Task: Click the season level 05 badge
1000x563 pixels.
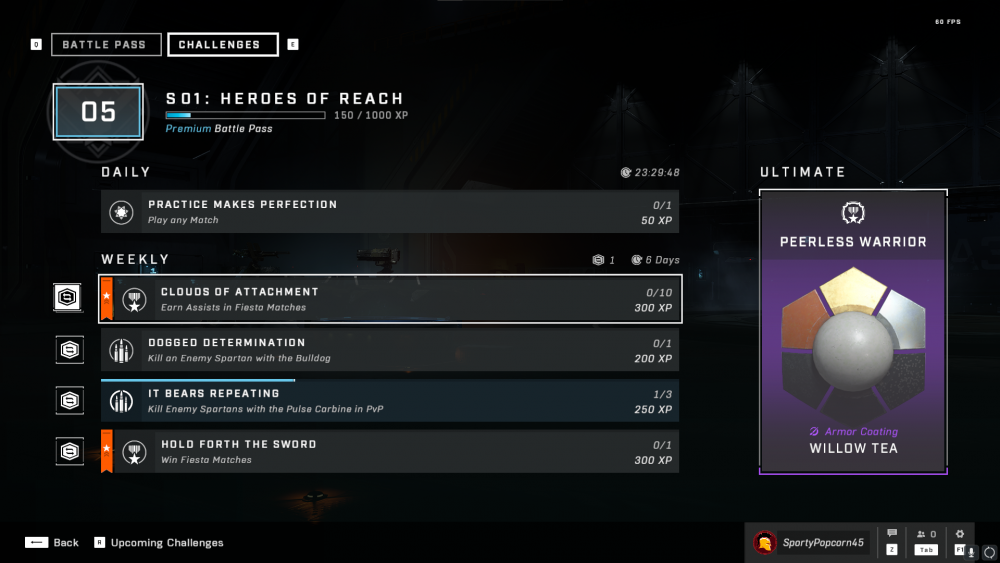Action: 98,111
